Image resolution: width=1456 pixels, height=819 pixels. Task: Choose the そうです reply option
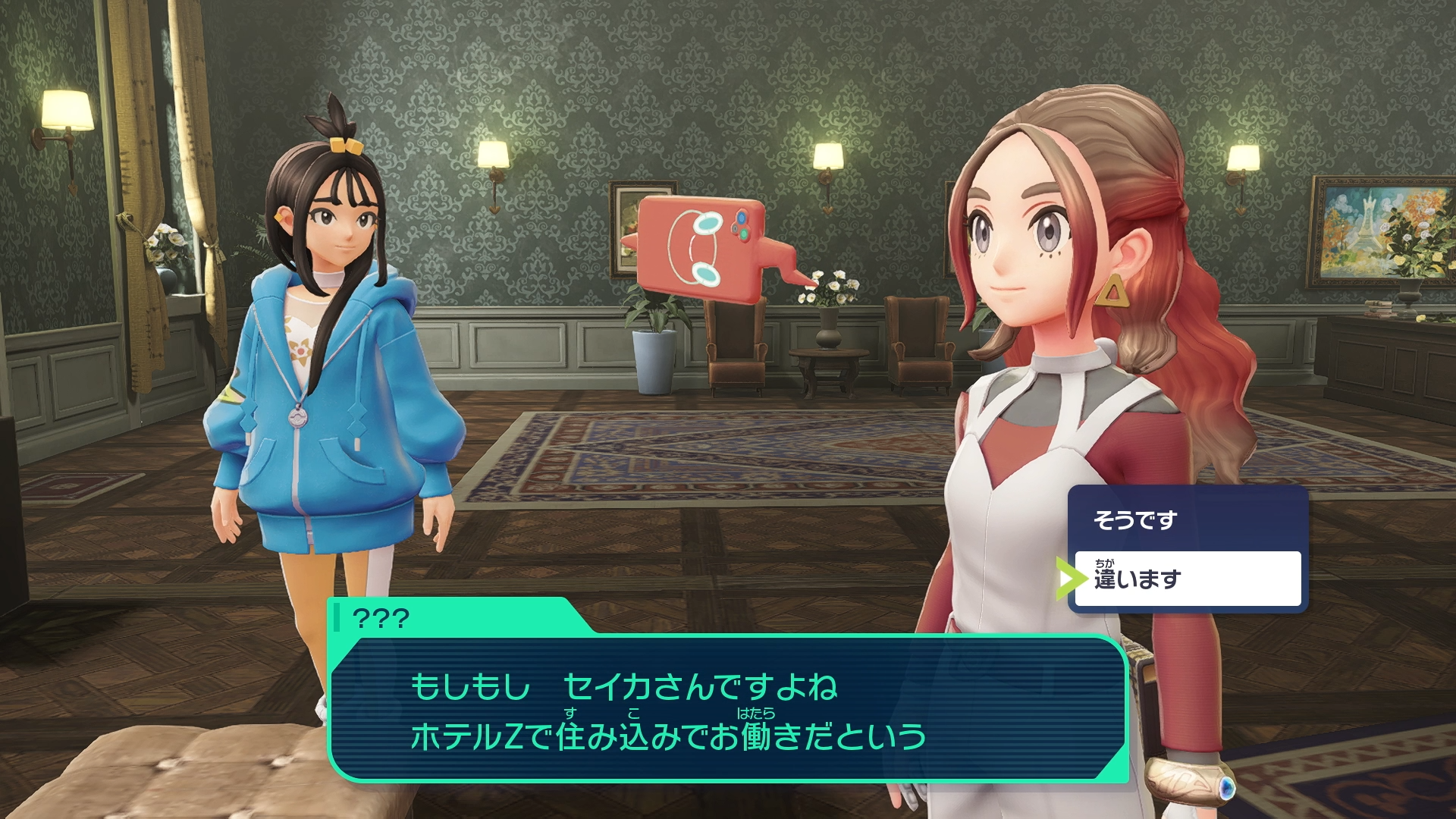click(1186, 520)
